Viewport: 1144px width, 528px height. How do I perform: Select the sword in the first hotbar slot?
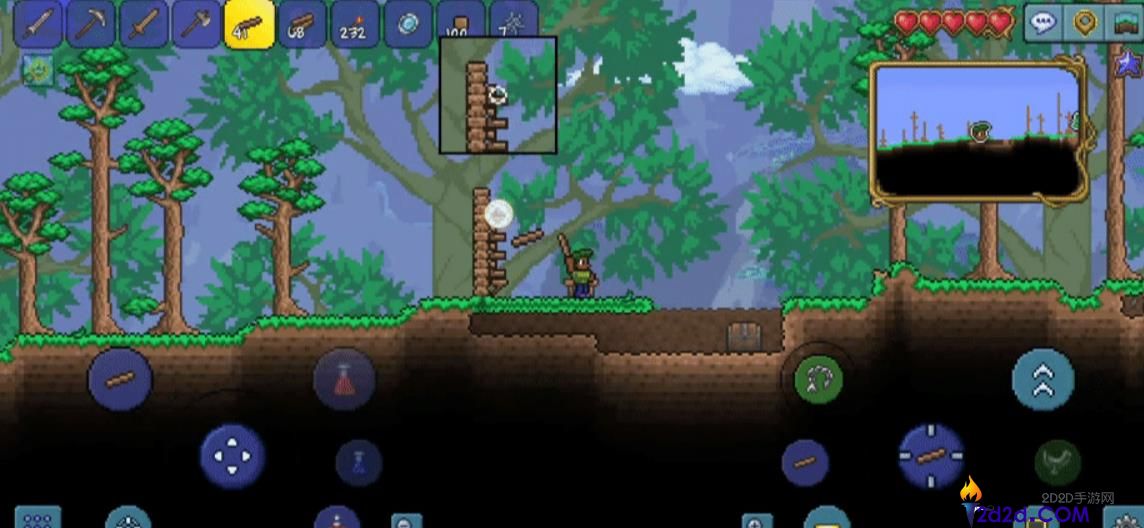(x=37, y=24)
